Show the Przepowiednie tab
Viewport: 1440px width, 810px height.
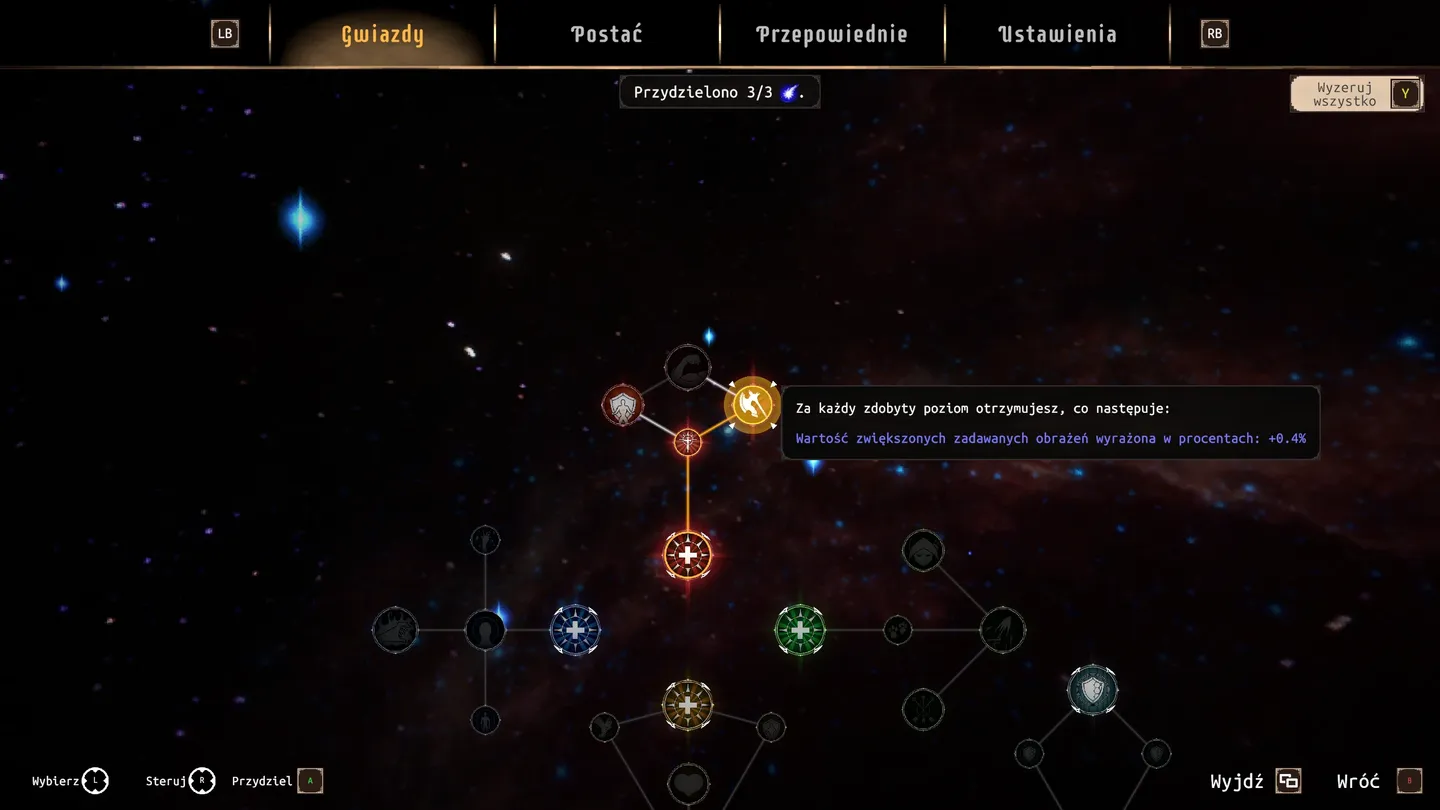(x=831, y=34)
